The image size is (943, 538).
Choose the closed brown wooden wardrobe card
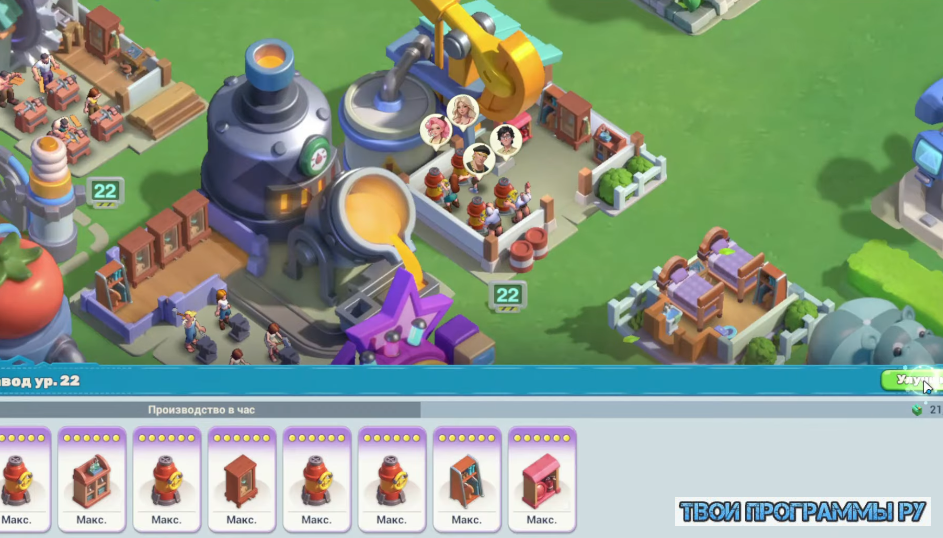point(241,479)
